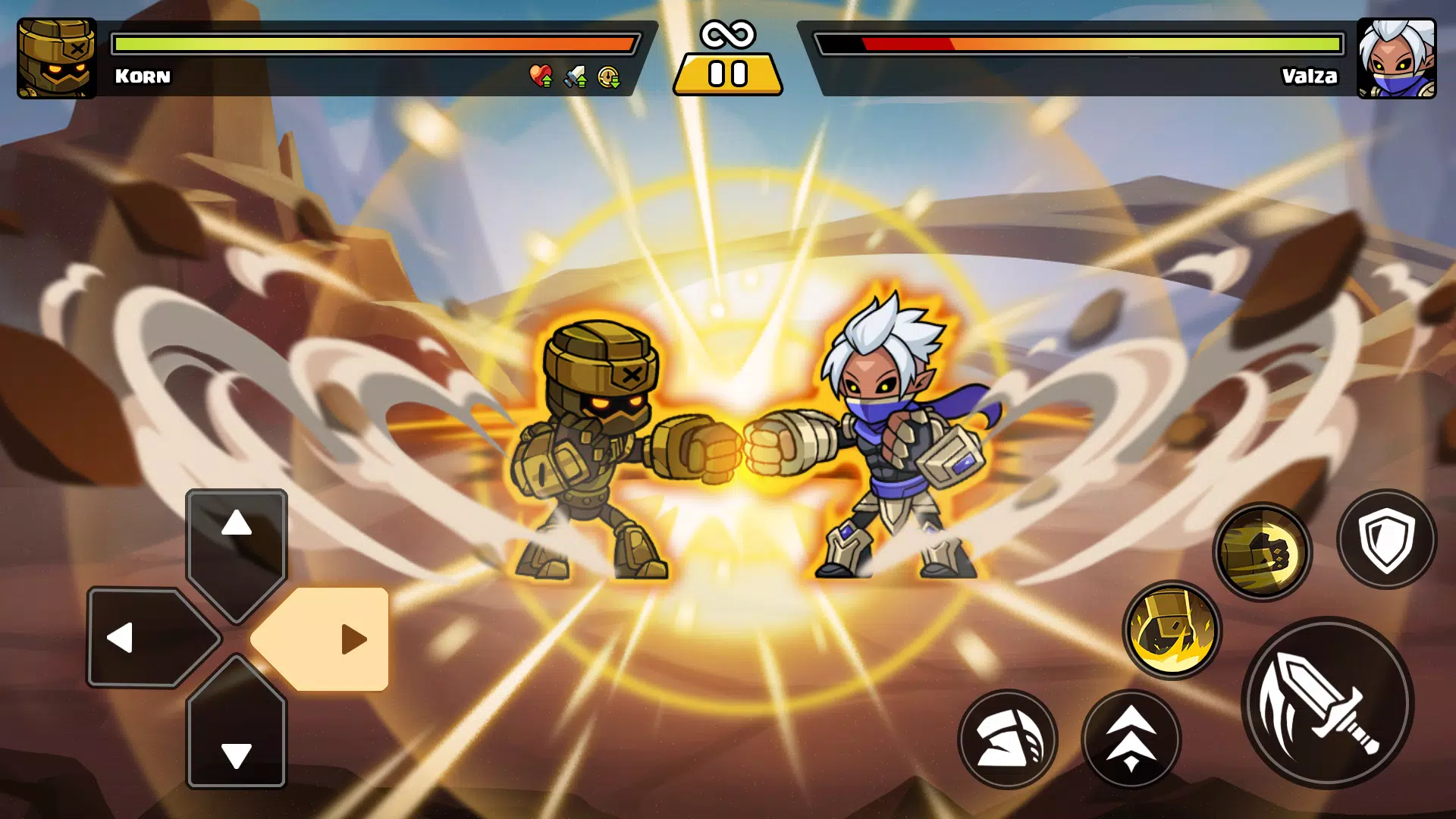Screen dimensions: 1456x819
Task: Tap the sword upgrade buff icon
Action: coord(574,76)
